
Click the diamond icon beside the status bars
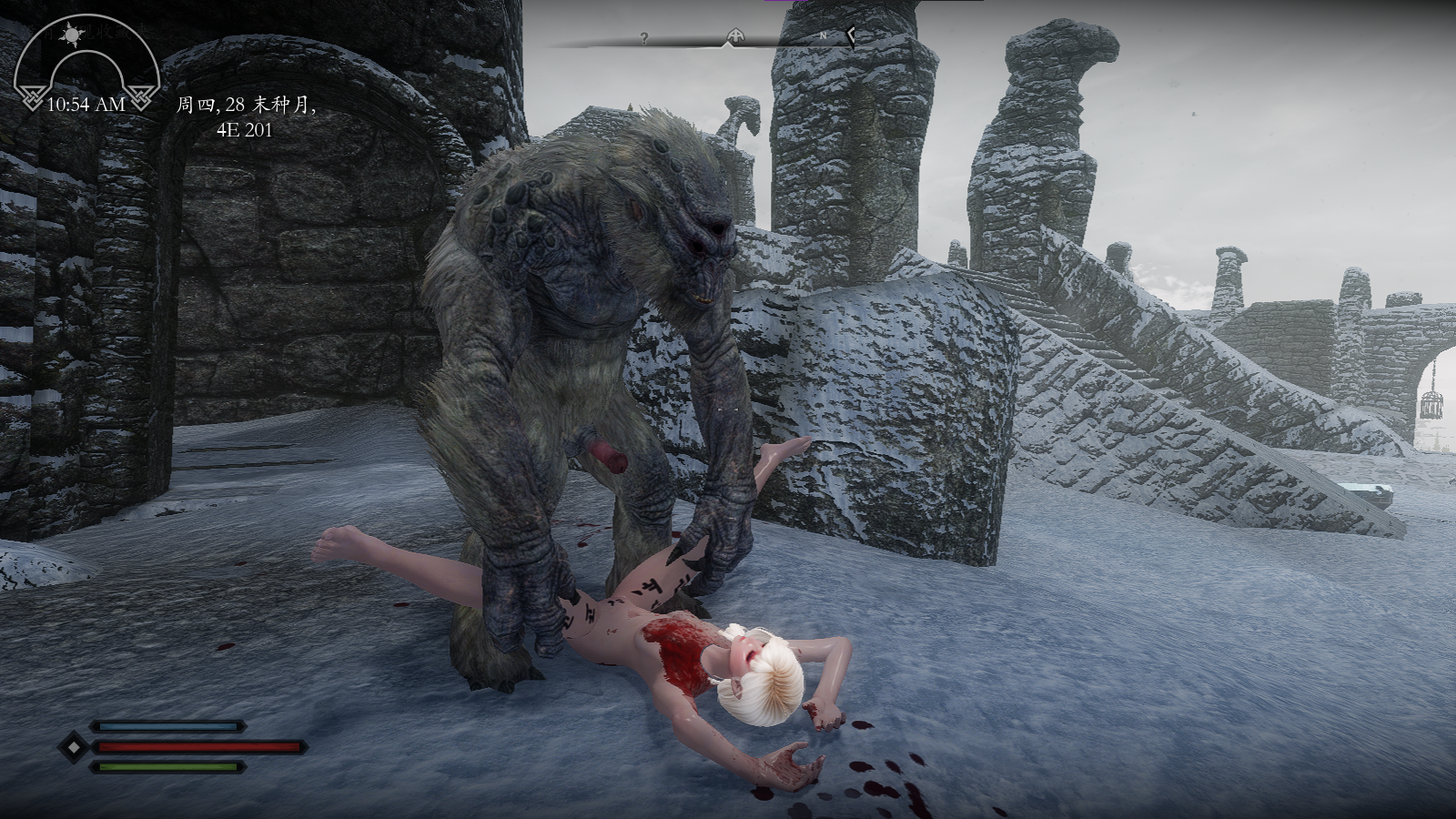(x=70, y=747)
